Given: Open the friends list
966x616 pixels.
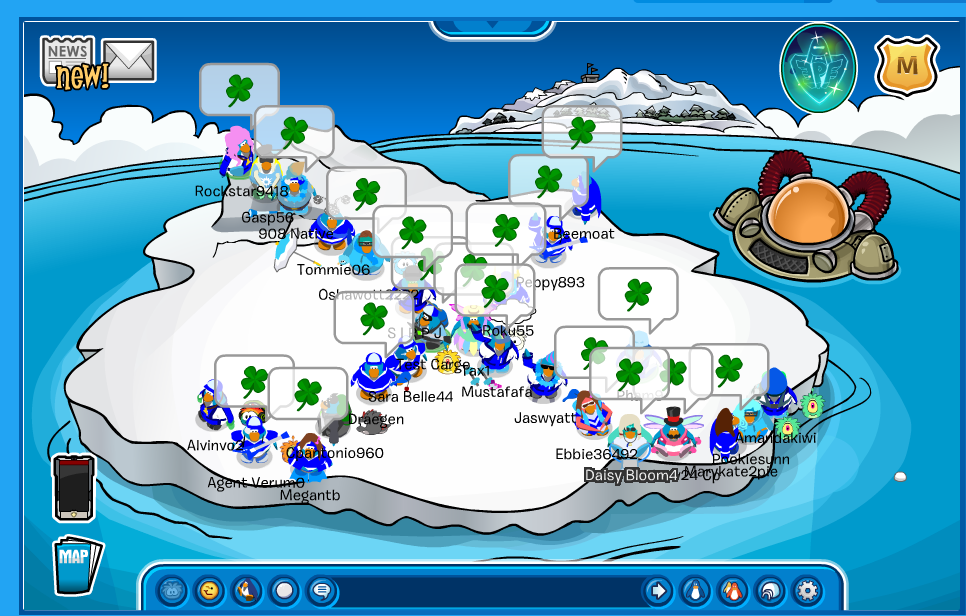Looking at the screenshot, I should tap(731, 590).
